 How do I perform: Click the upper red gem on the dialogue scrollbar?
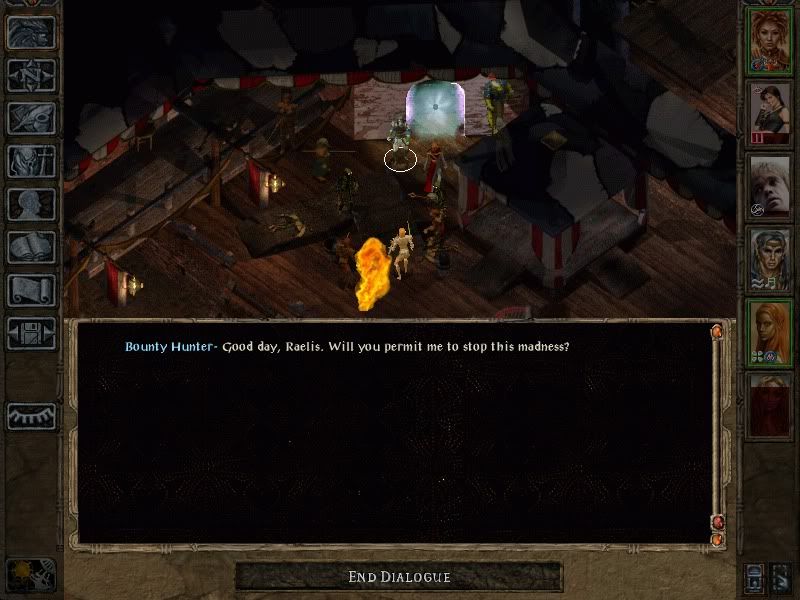(x=717, y=330)
